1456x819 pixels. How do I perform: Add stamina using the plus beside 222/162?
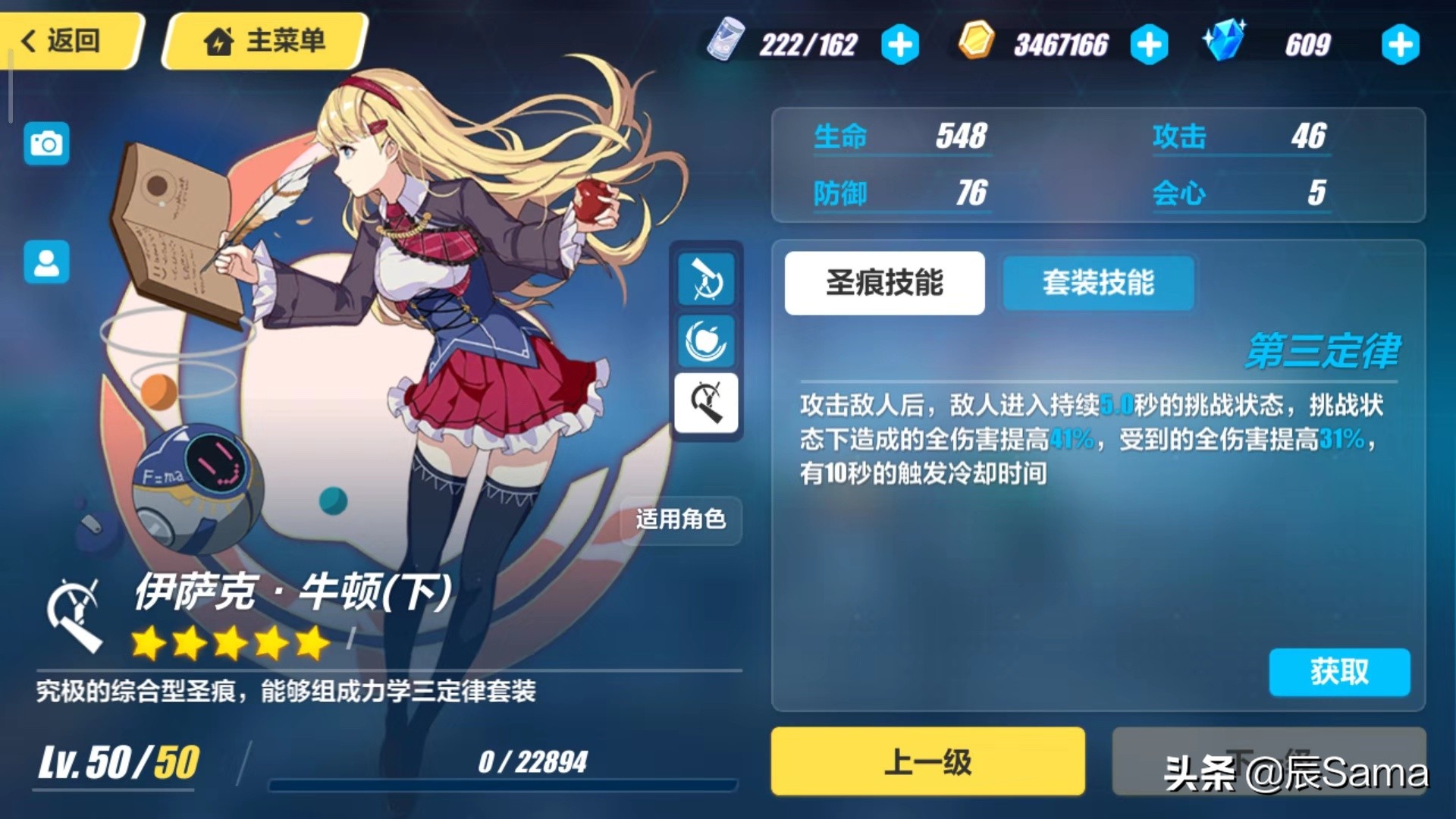click(899, 45)
